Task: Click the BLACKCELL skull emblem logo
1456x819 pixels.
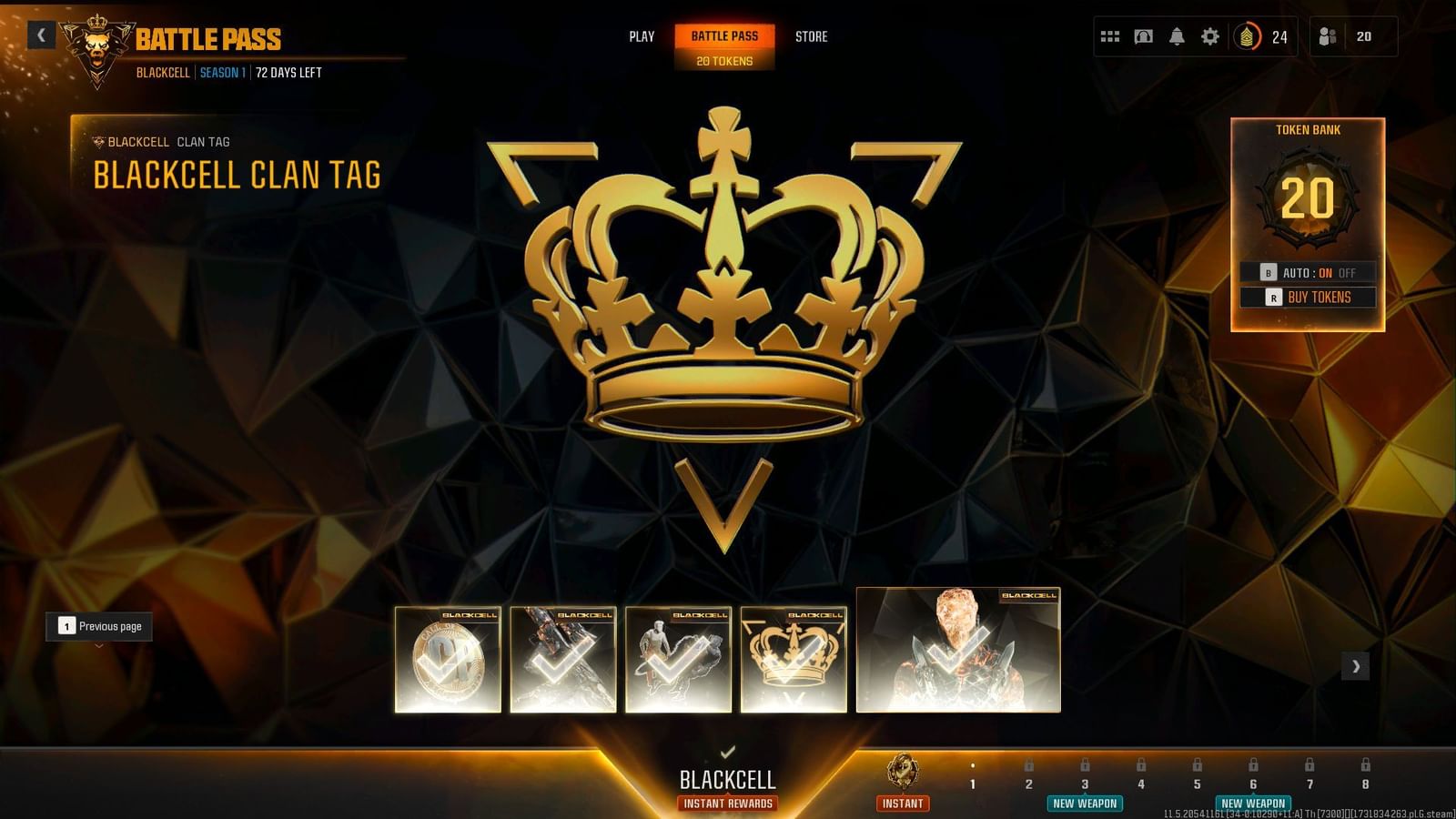Action: tap(95, 45)
